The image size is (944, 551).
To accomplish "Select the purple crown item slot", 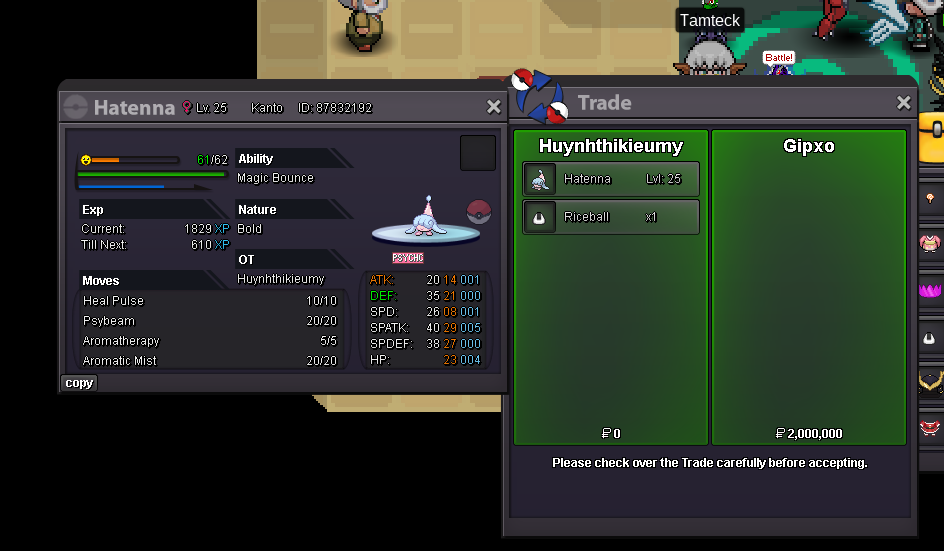I will [x=930, y=290].
